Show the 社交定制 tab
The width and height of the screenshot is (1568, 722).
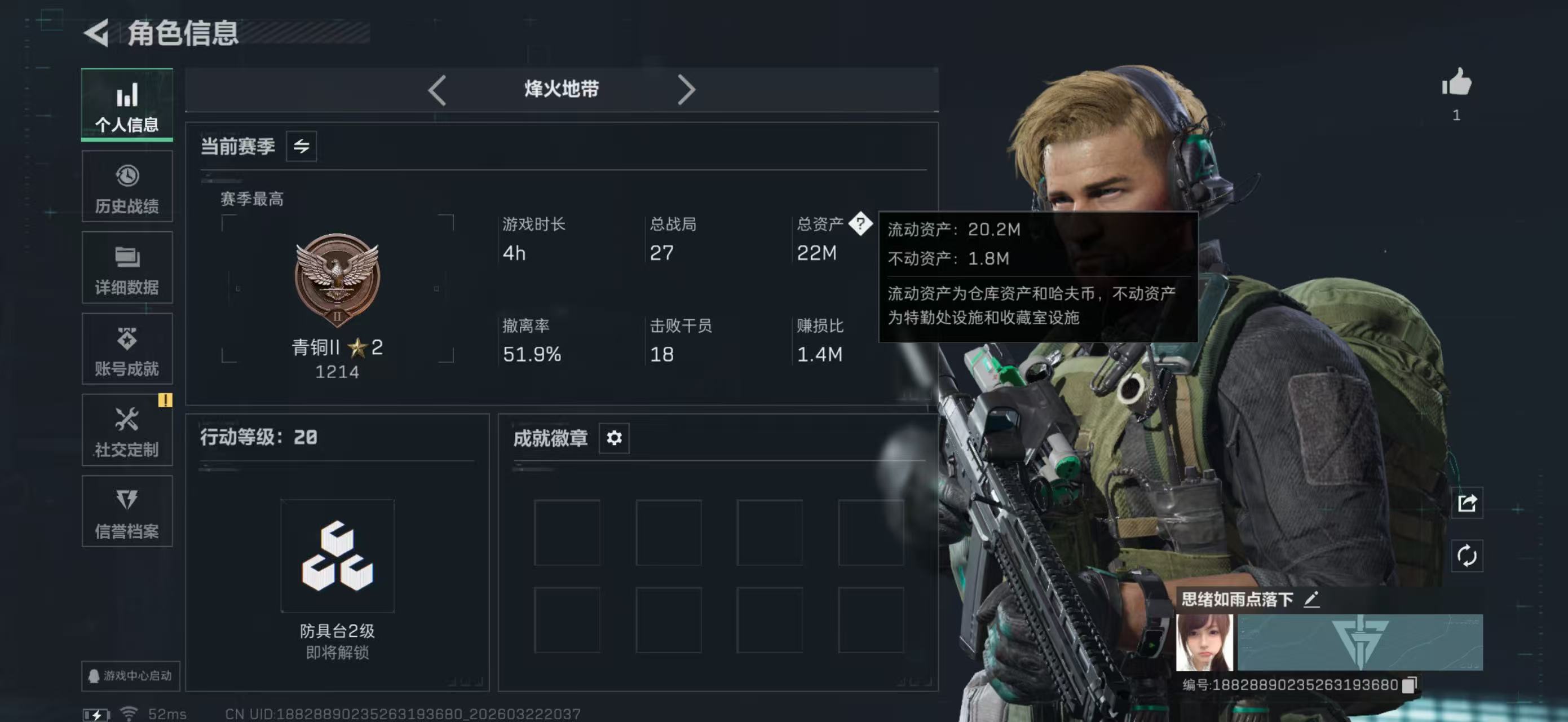[x=127, y=430]
